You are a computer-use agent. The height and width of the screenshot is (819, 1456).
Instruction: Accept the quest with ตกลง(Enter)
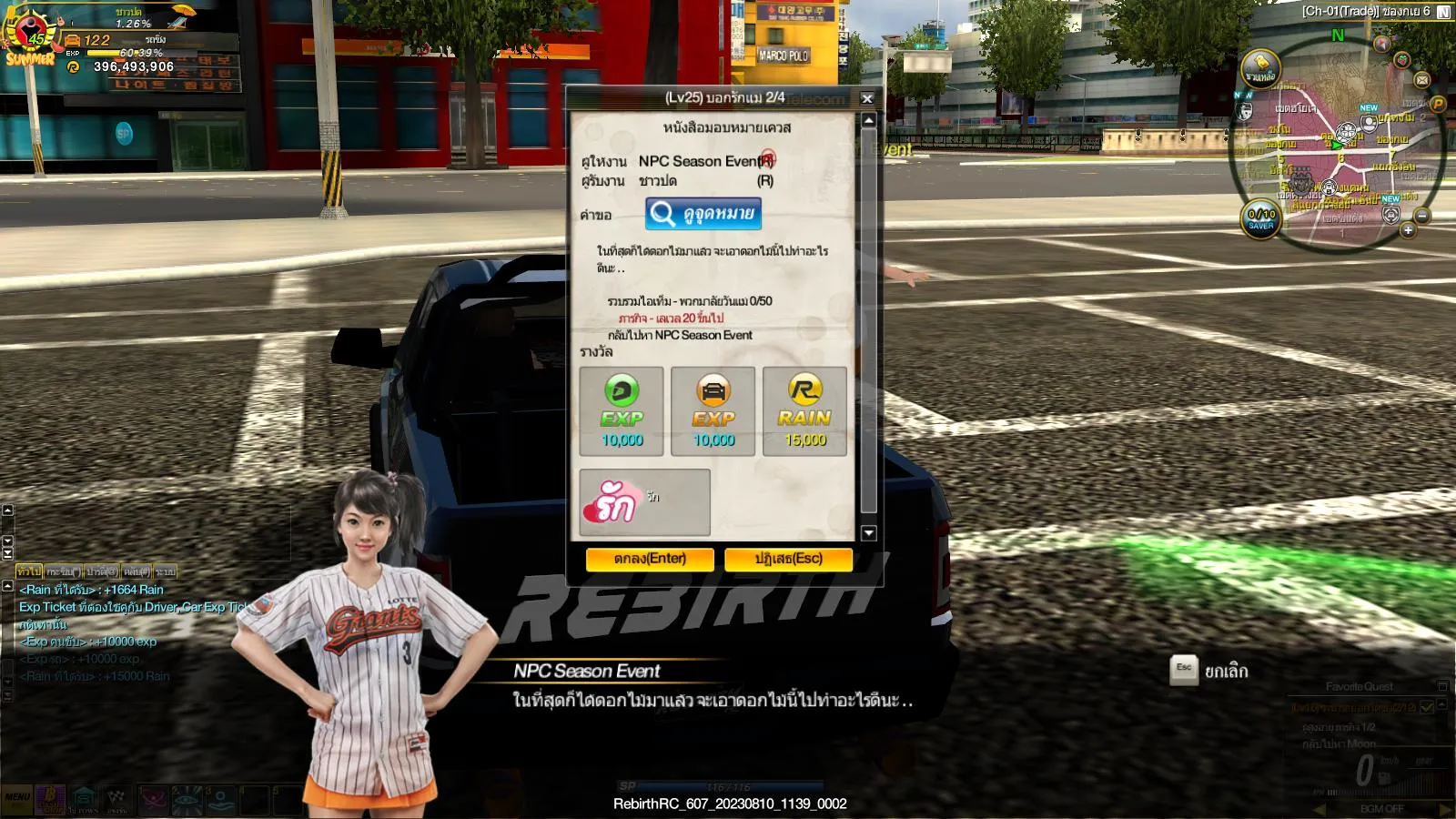coord(650,559)
